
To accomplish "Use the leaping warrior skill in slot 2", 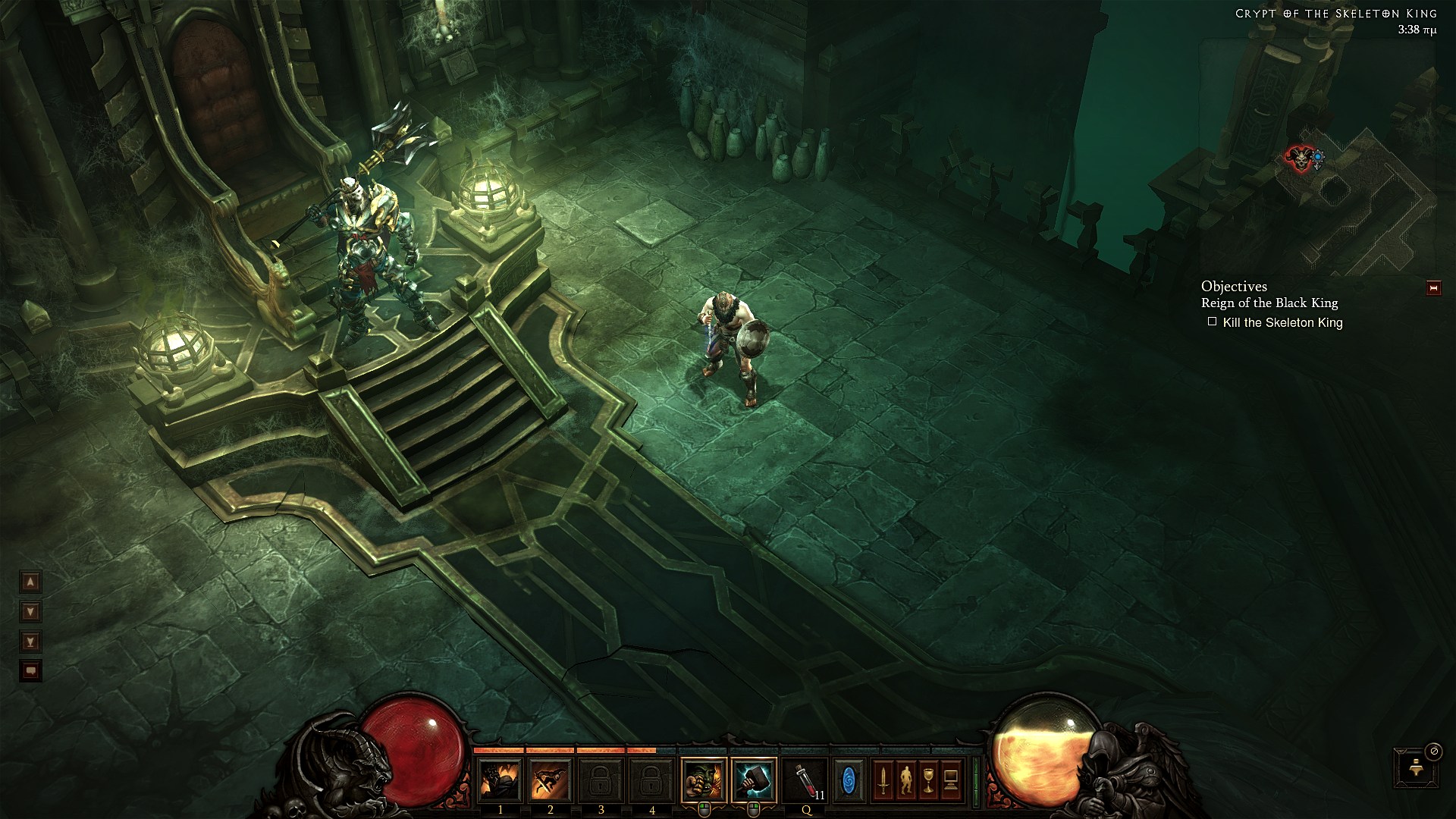I will click(x=551, y=780).
